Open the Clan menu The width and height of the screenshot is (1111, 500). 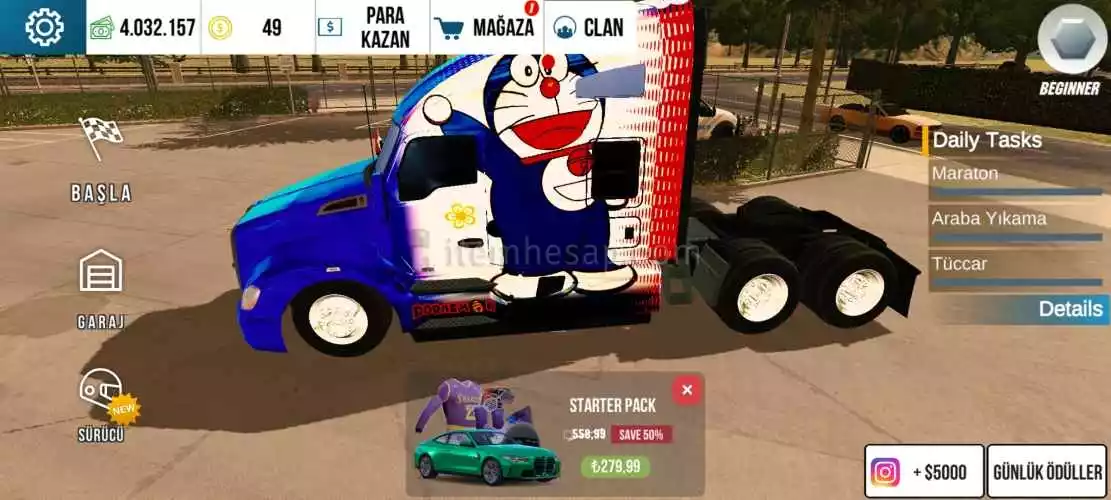[591, 27]
